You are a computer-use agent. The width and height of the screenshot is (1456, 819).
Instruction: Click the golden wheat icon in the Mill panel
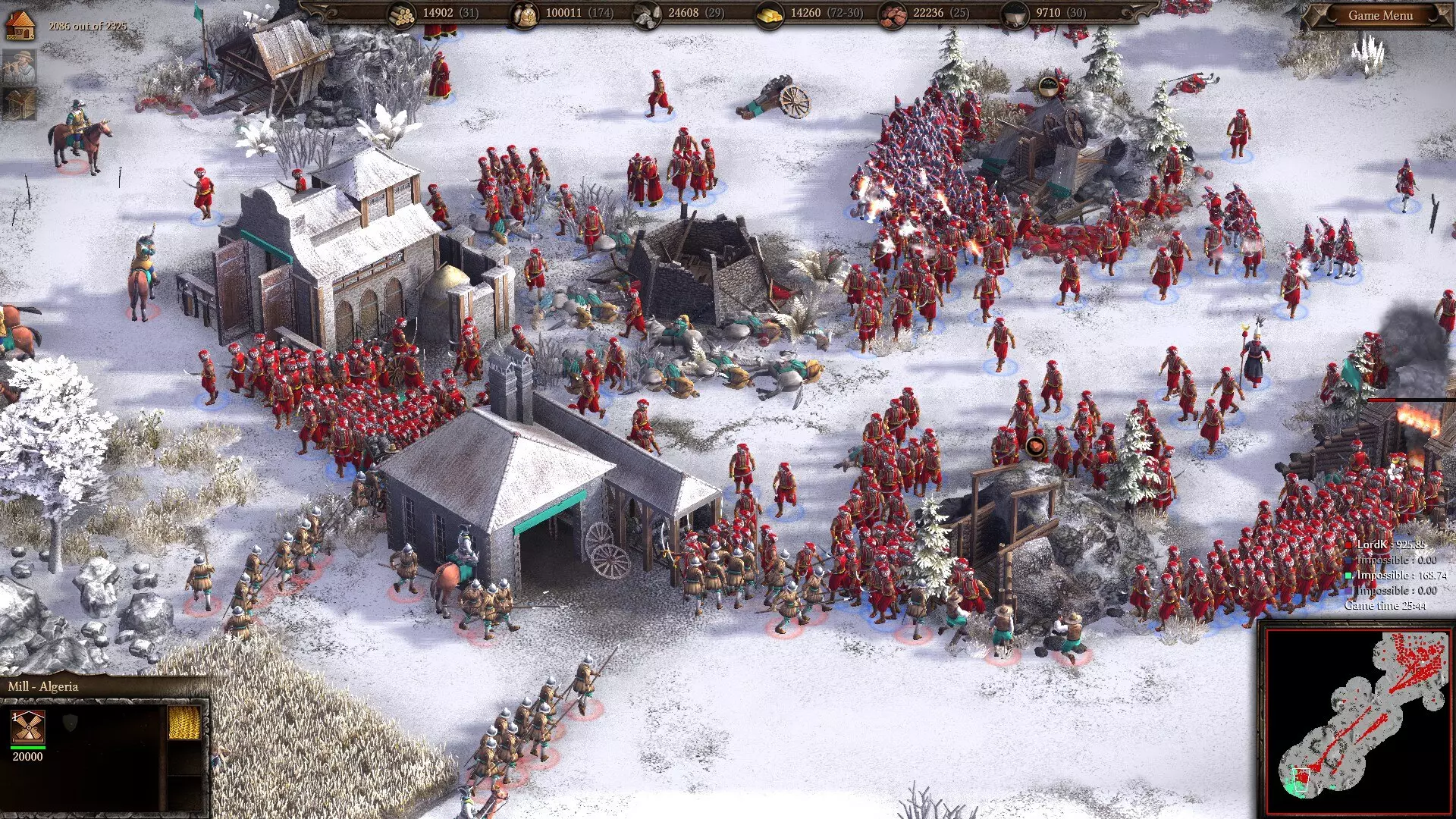[x=184, y=723]
